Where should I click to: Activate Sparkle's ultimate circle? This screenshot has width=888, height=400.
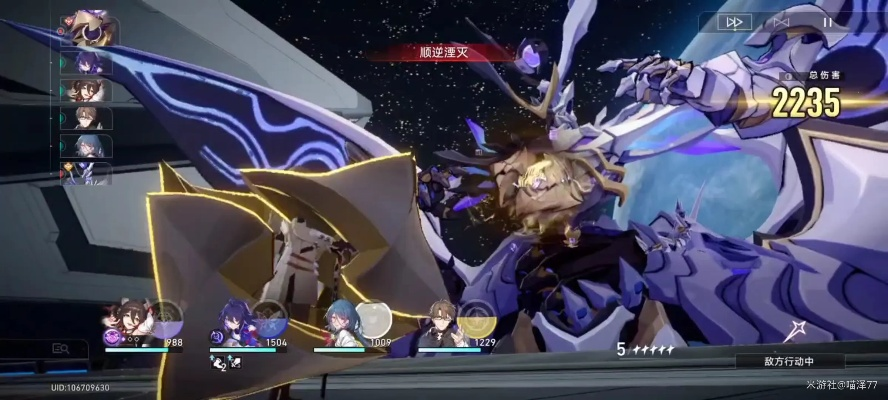(x=166, y=318)
